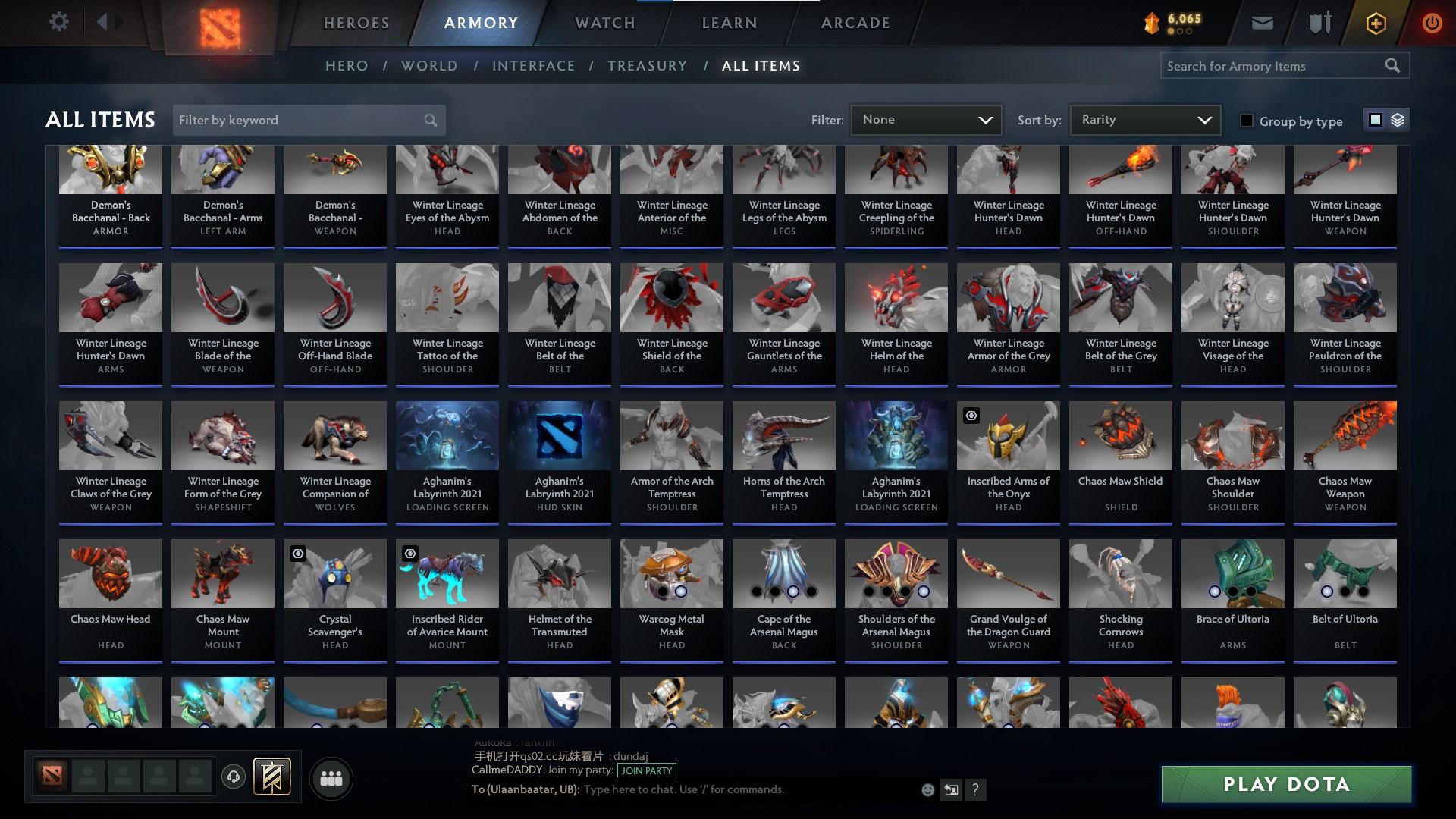This screenshot has height=819, width=1456.
Task: Click the gold Dota Plus hexagon icon
Action: [x=1375, y=22]
